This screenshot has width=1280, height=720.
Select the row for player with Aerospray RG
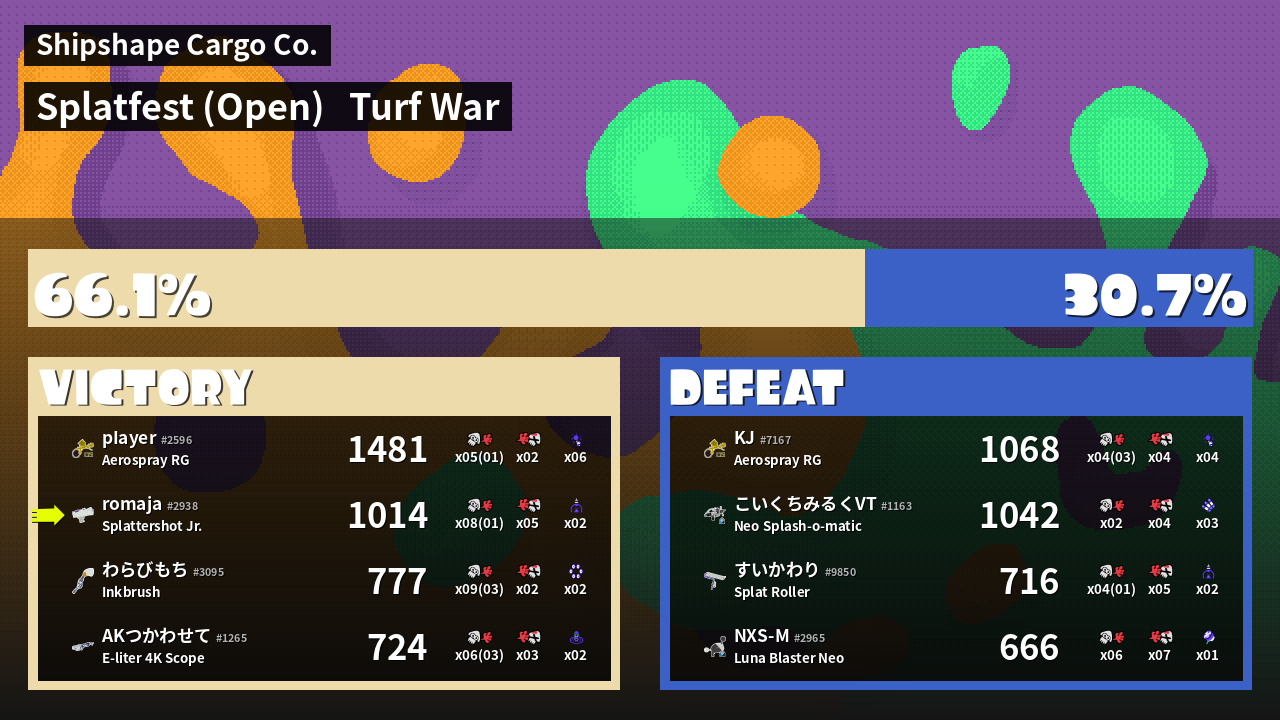coord(324,449)
